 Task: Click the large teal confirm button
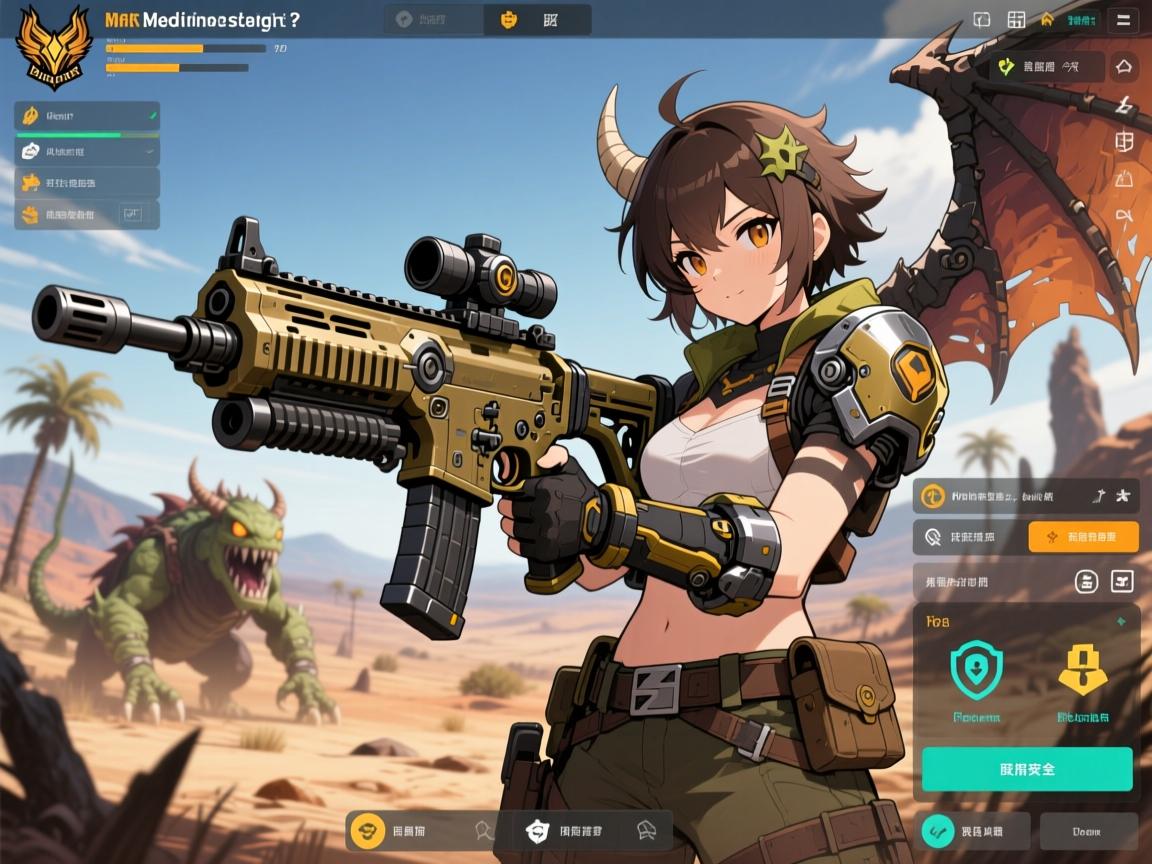point(1027,769)
